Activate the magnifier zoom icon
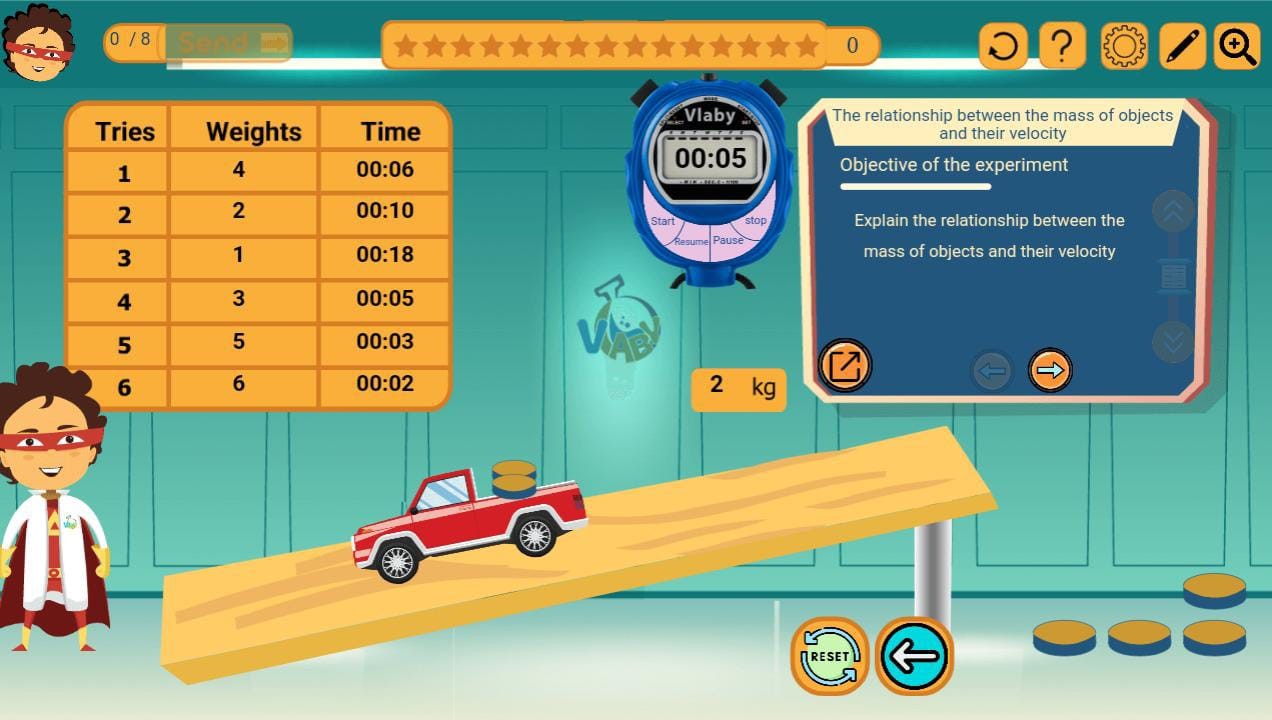 coord(1237,46)
